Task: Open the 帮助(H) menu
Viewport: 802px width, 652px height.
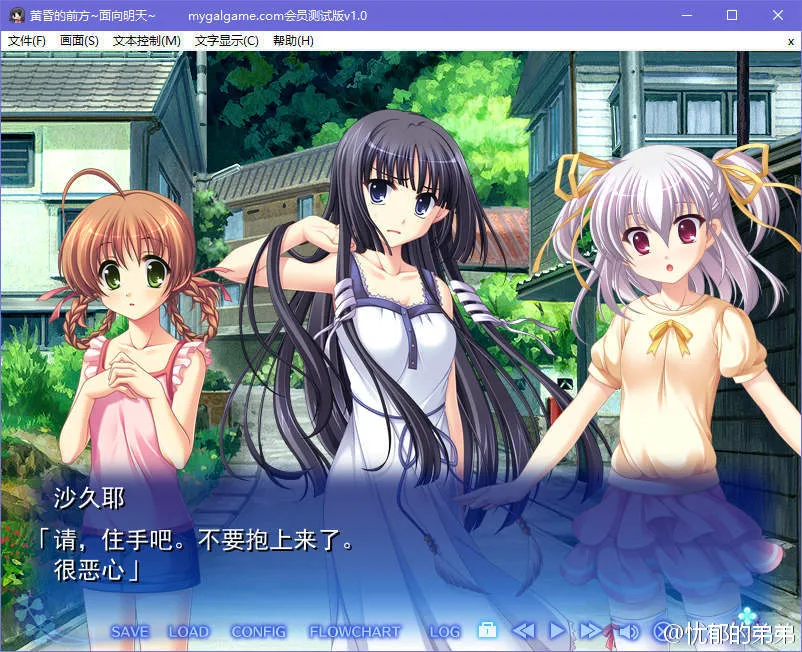Action: point(293,41)
